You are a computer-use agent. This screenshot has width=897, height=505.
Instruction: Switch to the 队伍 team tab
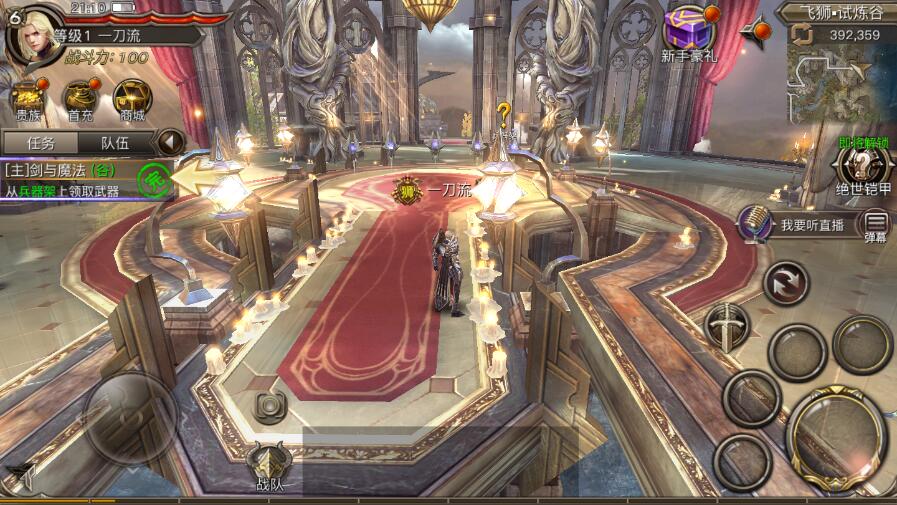coord(116,143)
